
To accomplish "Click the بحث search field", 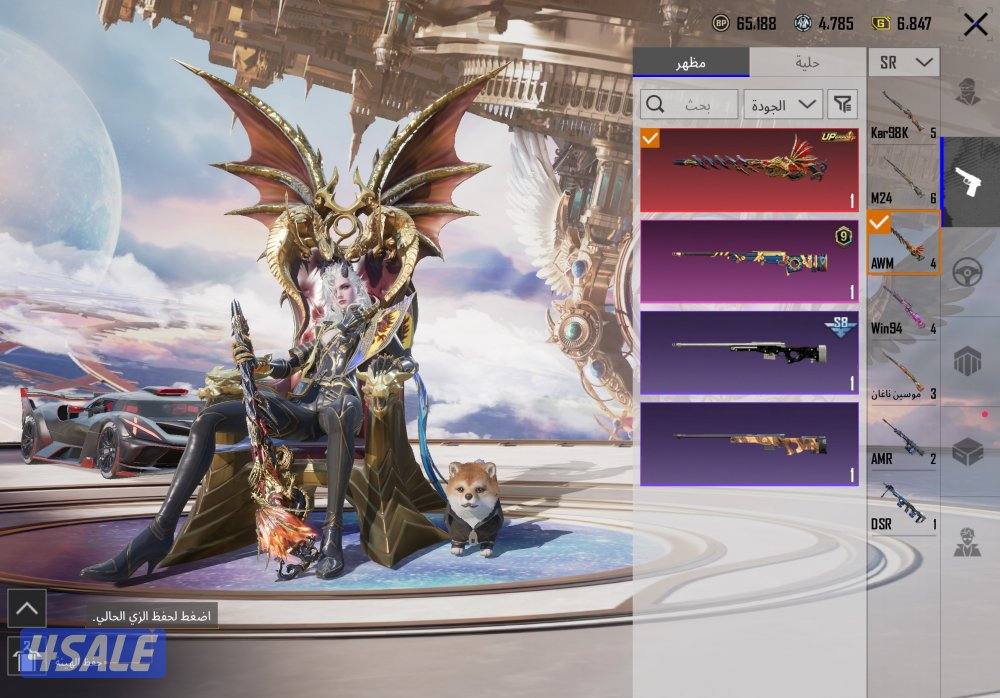I will (690, 104).
